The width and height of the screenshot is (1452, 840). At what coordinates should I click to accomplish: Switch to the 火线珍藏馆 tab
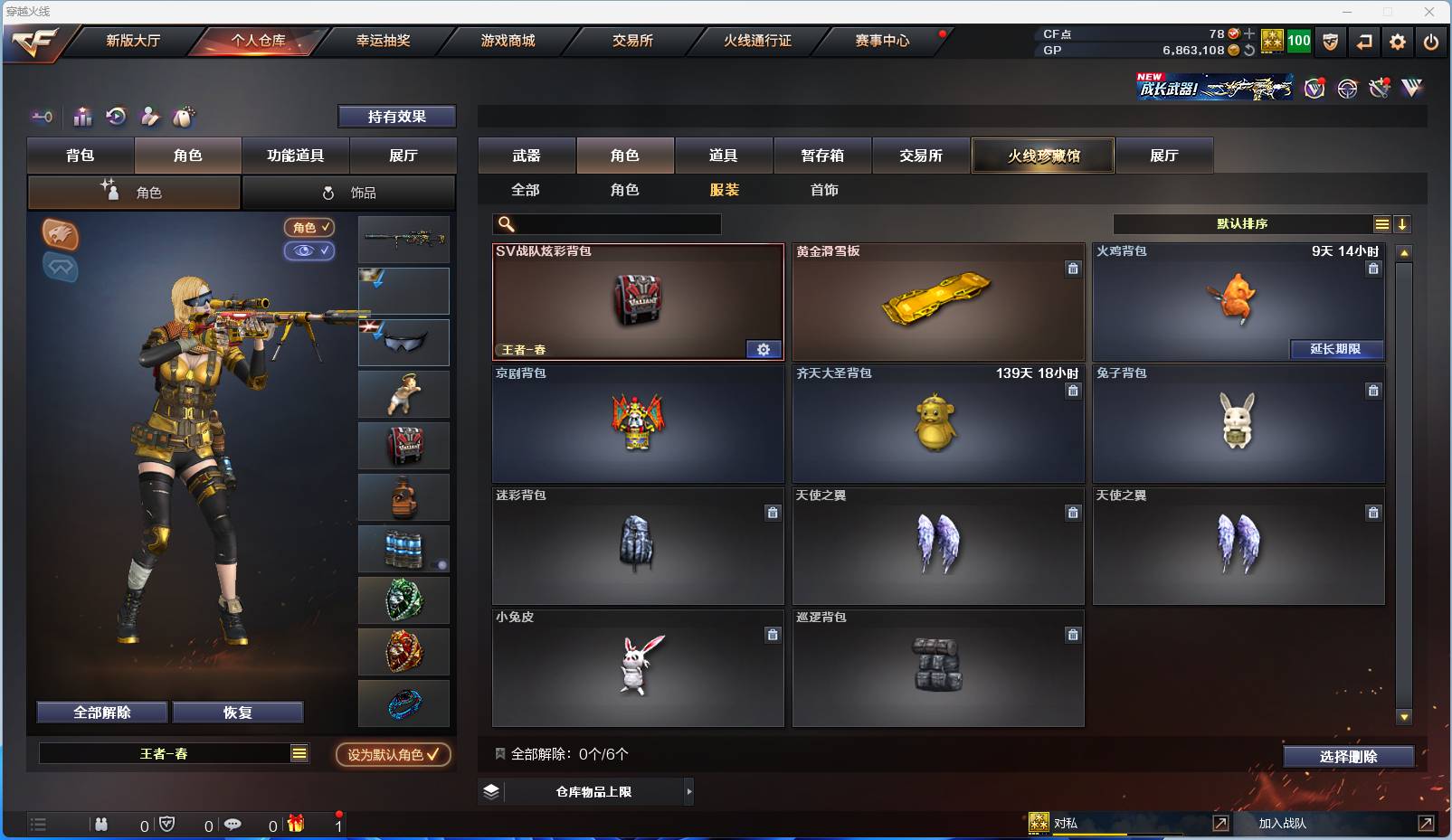(x=1043, y=156)
